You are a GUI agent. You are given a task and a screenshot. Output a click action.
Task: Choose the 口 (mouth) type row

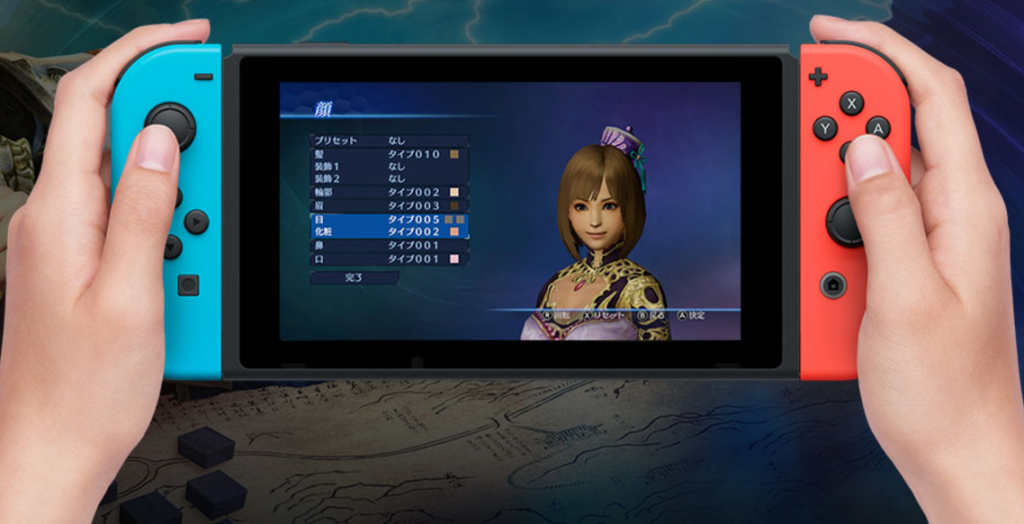380,259
